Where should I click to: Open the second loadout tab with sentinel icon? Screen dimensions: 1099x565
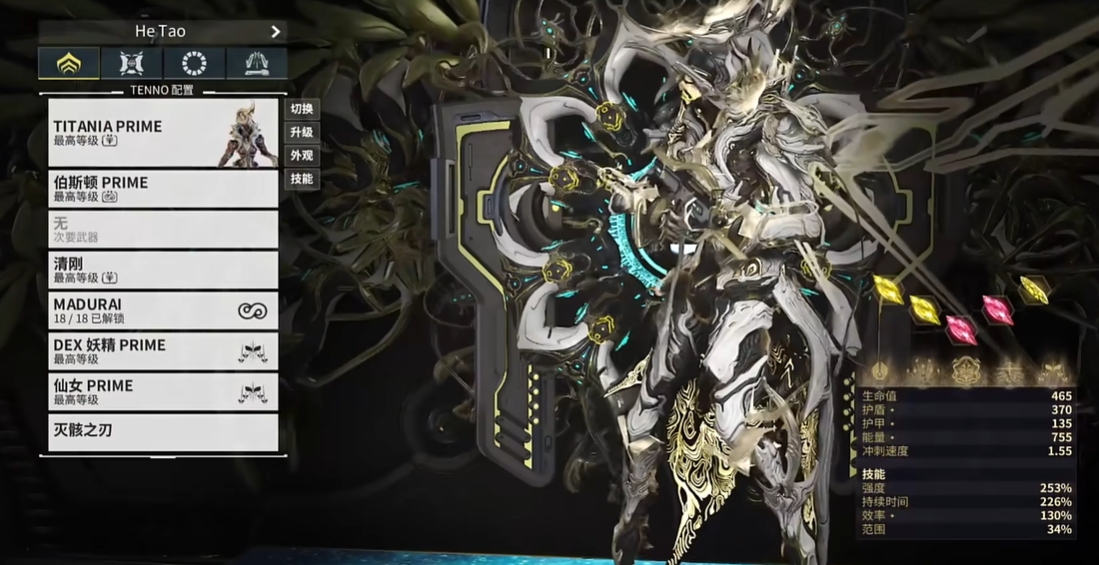pos(131,64)
